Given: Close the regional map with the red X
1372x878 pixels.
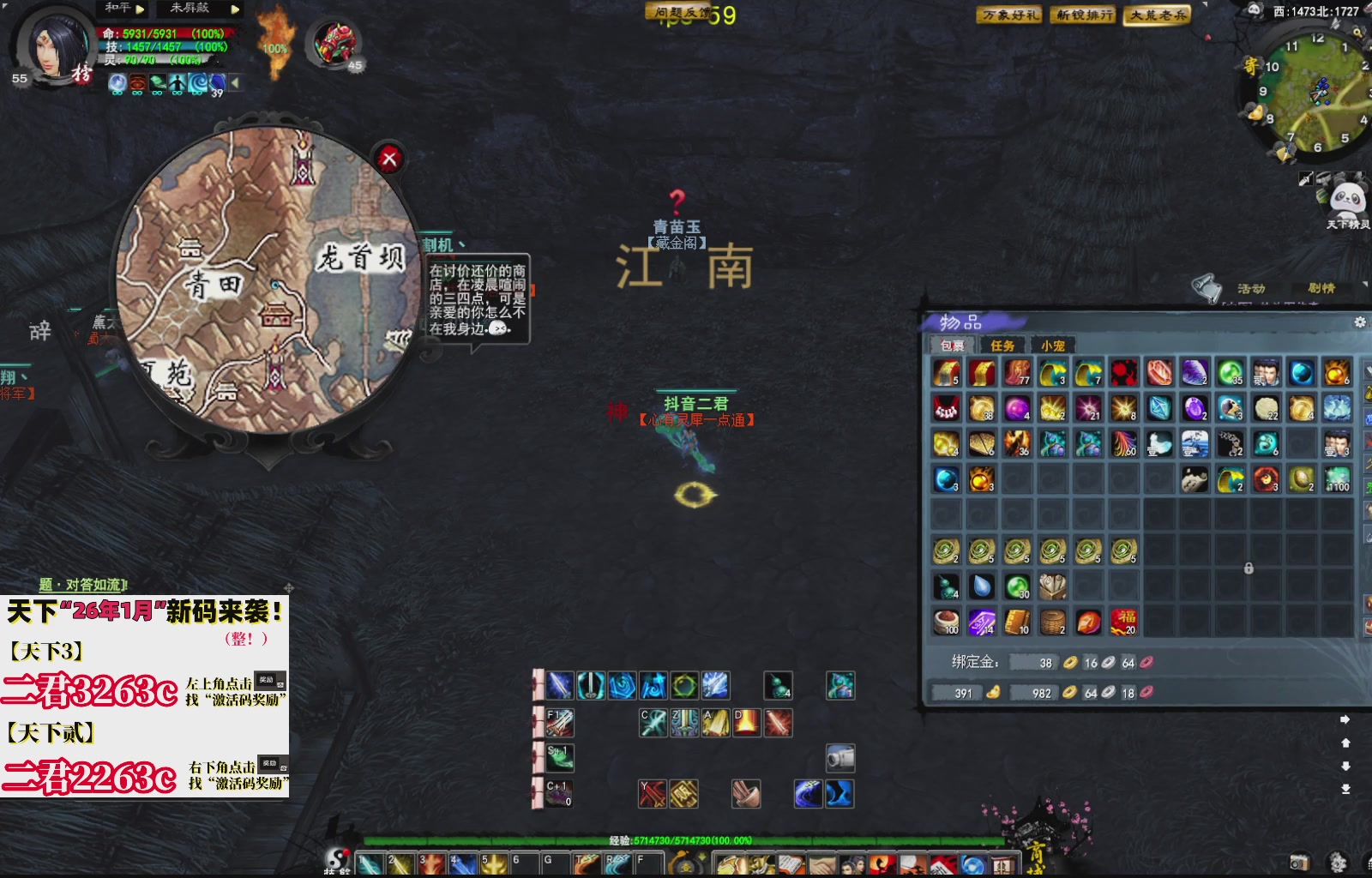Looking at the screenshot, I should (391, 159).
